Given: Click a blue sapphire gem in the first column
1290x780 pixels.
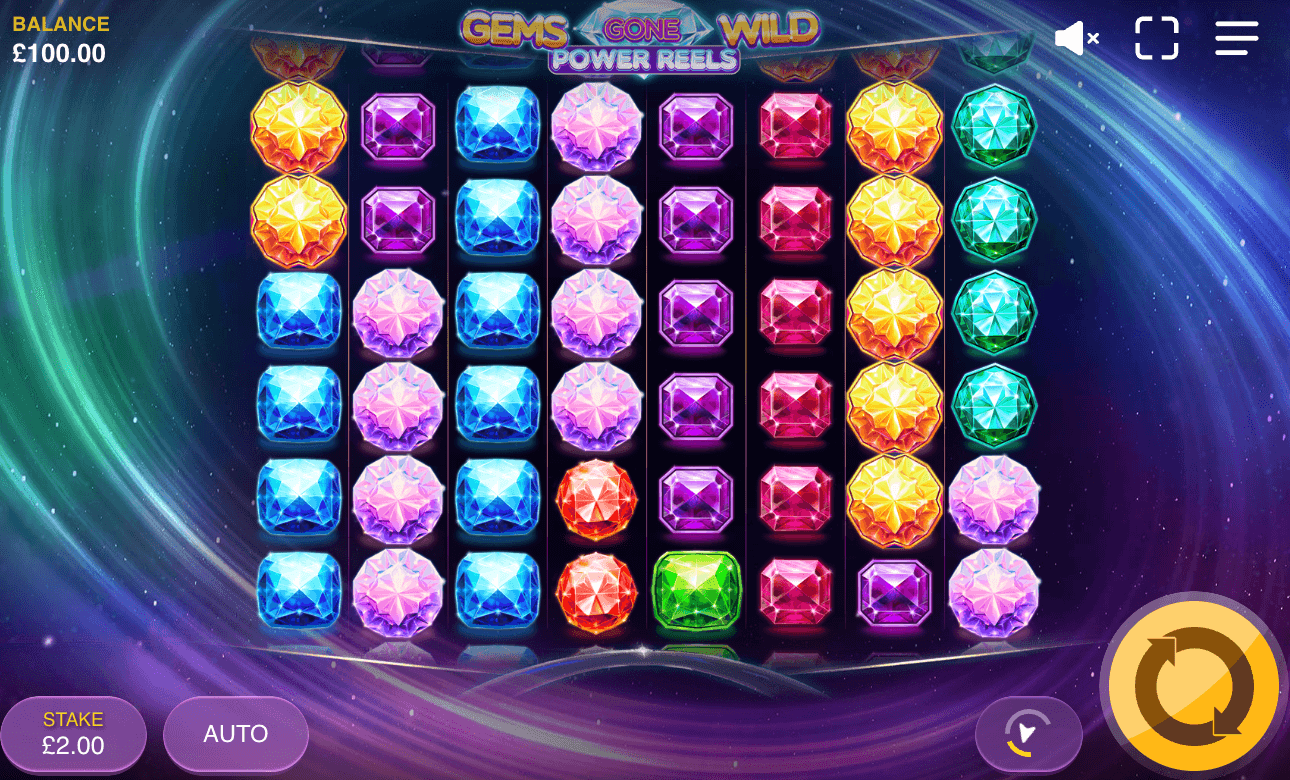Looking at the screenshot, I should 297,405.
